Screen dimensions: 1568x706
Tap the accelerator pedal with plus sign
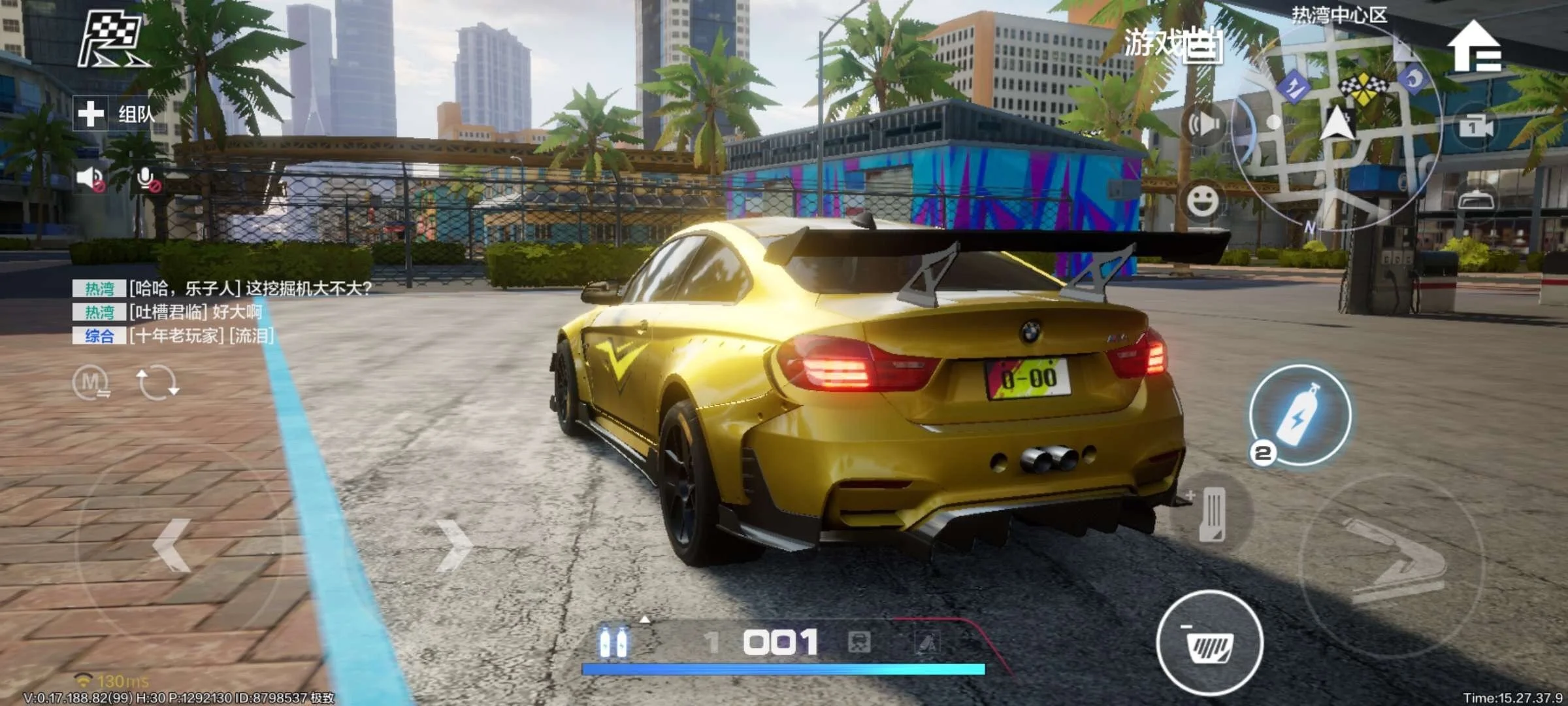(x=1211, y=514)
